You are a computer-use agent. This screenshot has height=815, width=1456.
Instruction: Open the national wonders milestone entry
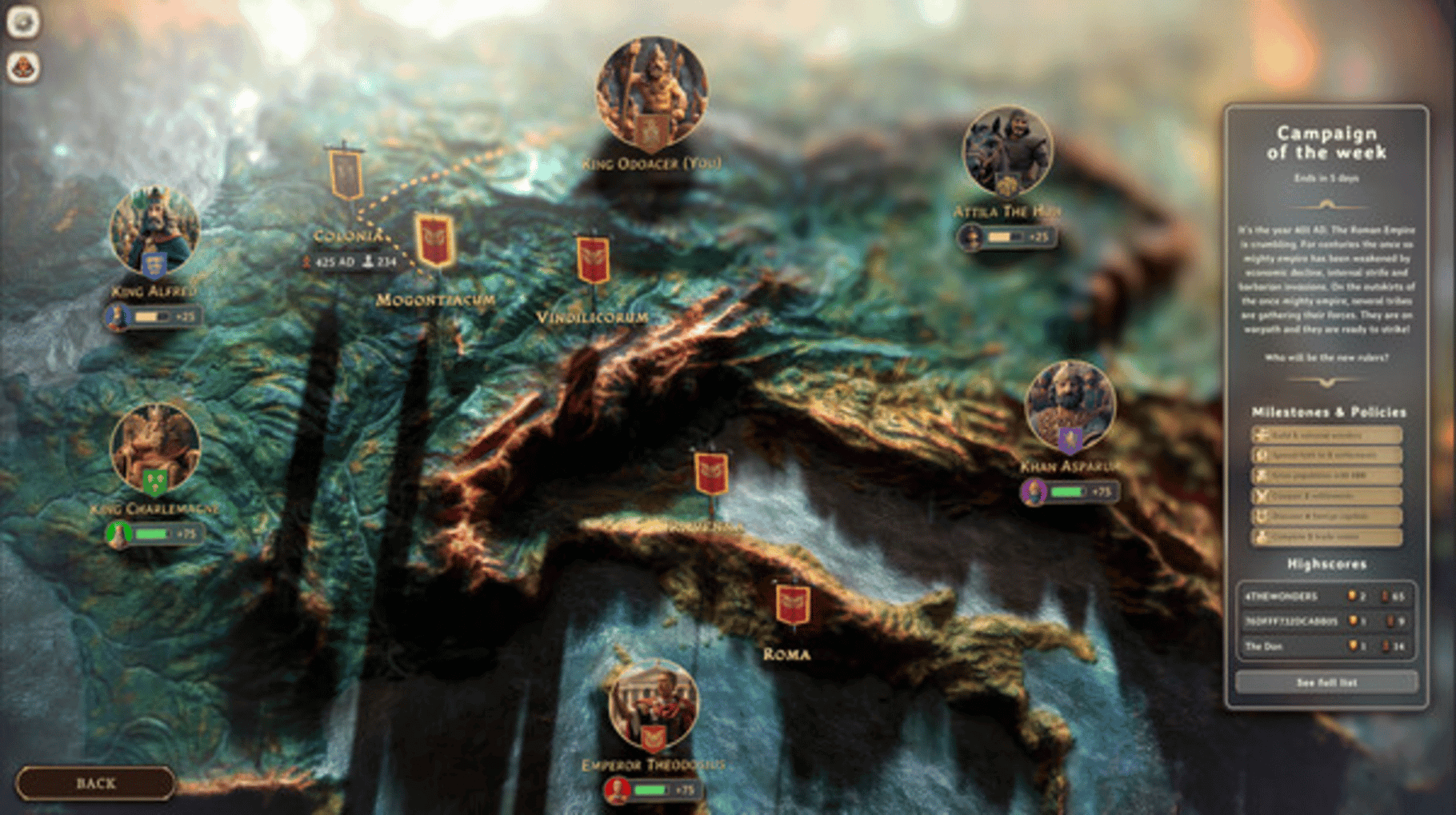click(x=1326, y=435)
